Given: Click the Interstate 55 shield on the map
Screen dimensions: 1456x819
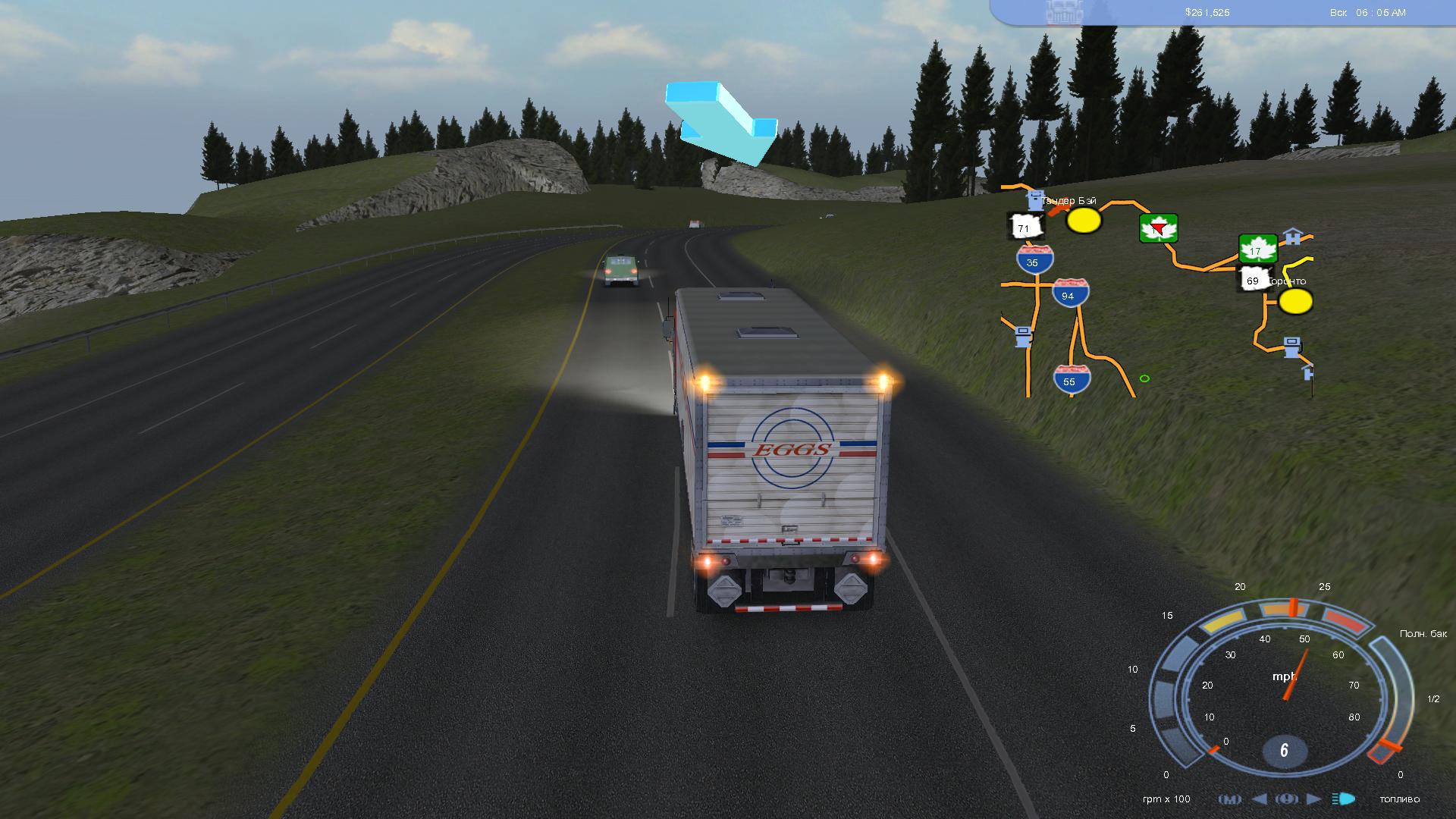Looking at the screenshot, I should [1071, 379].
